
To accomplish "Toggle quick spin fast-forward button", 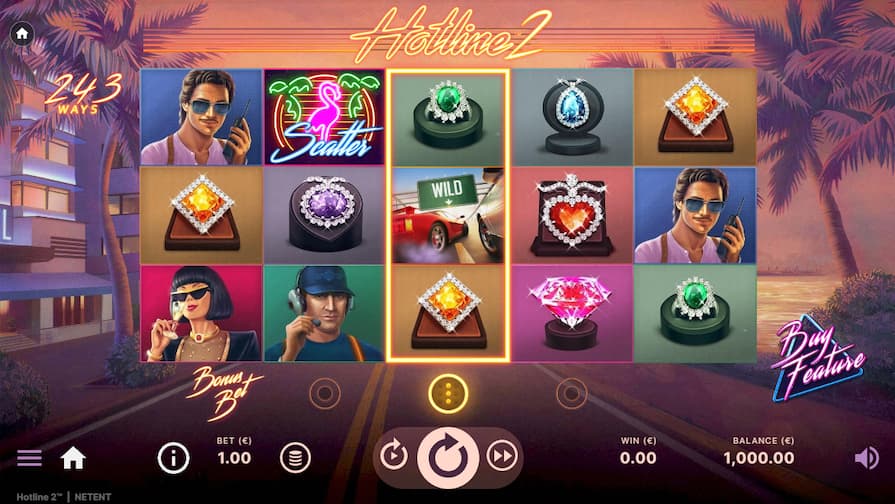I will tap(500, 457).
